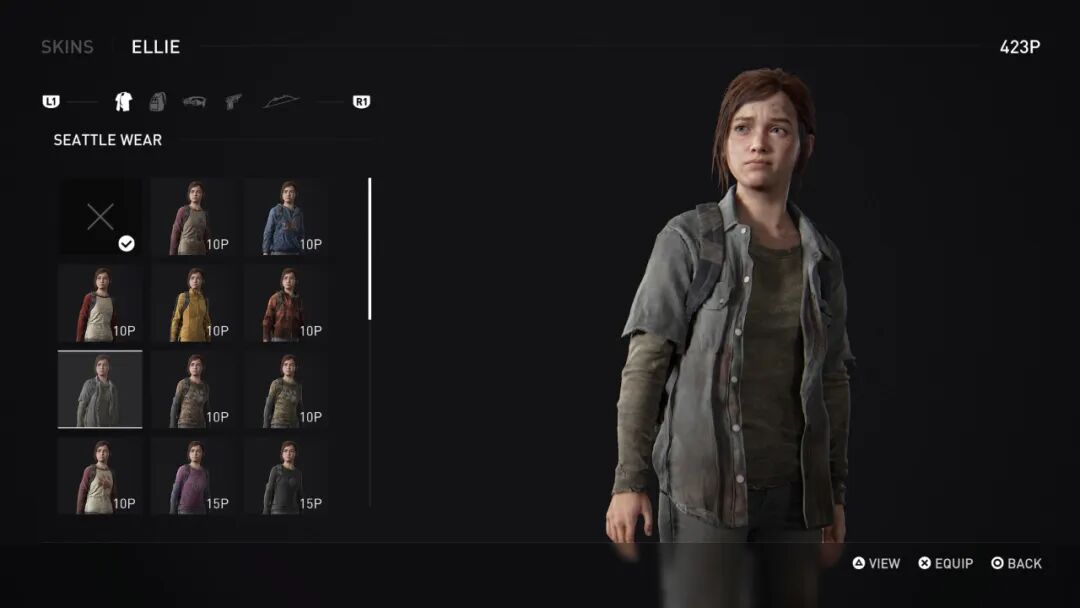Select the highlighted grey open shirt outfit
Screen dimensions: 1080x608
click(x=100, y=389)
